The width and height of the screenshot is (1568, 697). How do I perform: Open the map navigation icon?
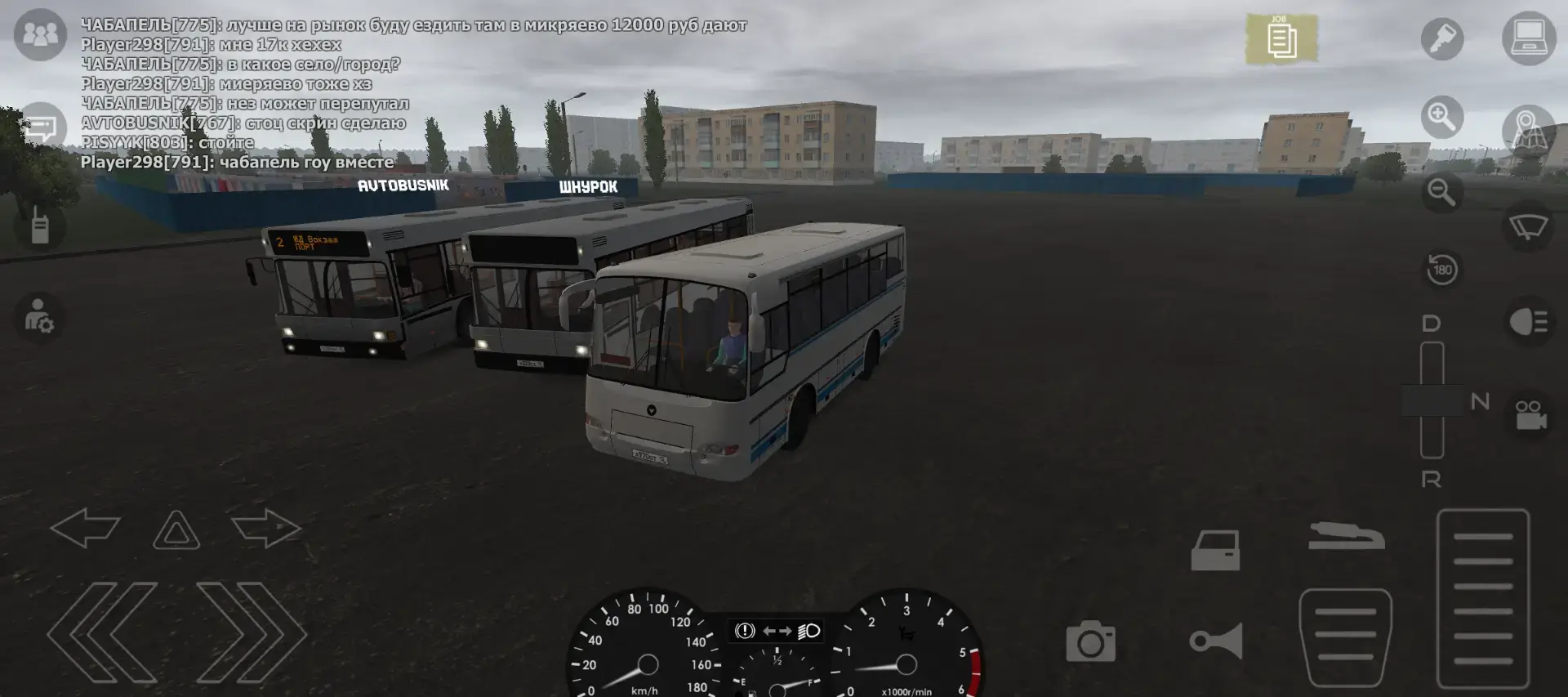click(1530, 131)
